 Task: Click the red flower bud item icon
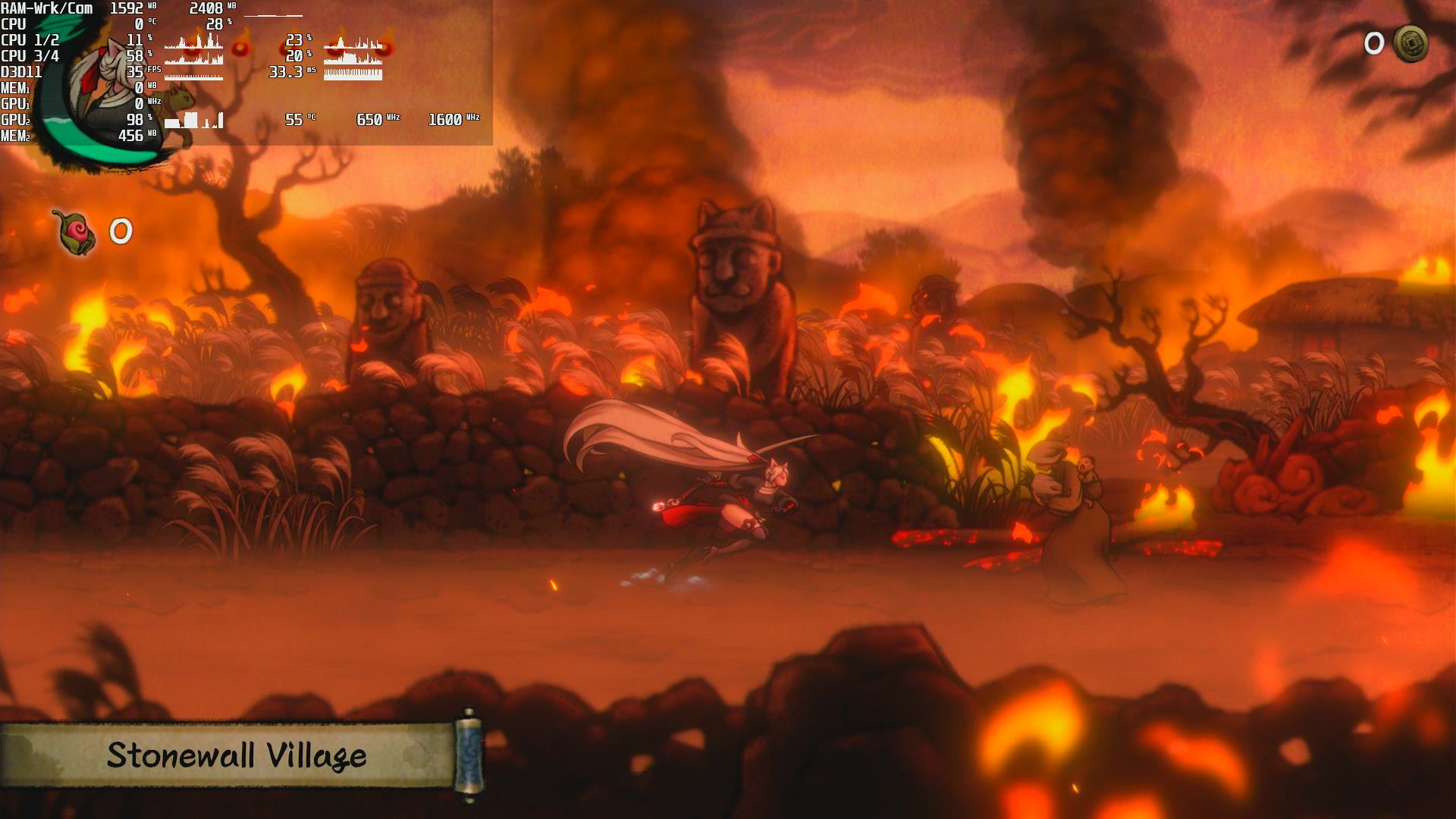(x=74, y=231)
